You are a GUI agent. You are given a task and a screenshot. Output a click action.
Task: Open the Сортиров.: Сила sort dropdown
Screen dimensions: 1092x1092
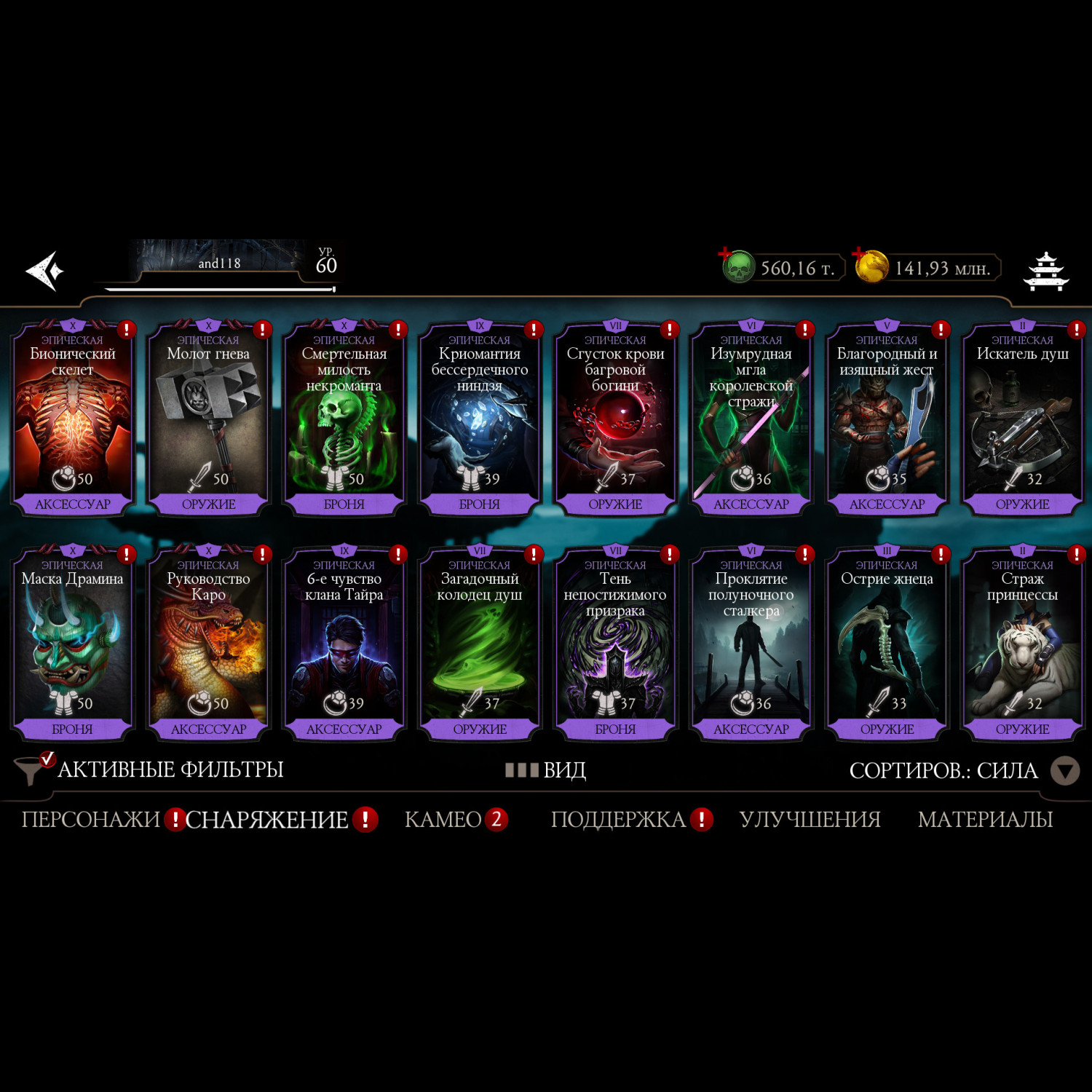(962, 770)
